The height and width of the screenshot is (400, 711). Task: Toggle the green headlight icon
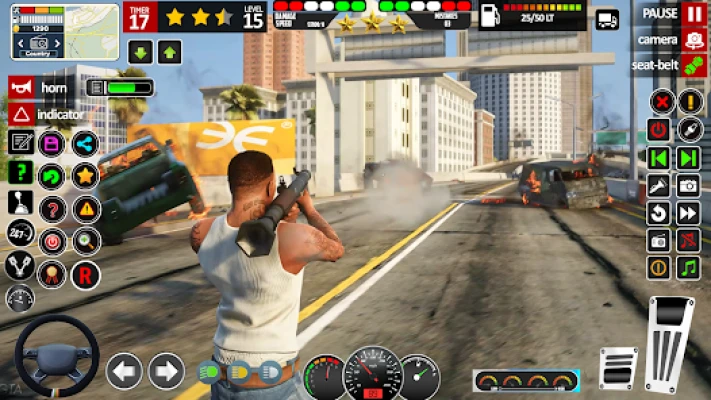point(209,372)
